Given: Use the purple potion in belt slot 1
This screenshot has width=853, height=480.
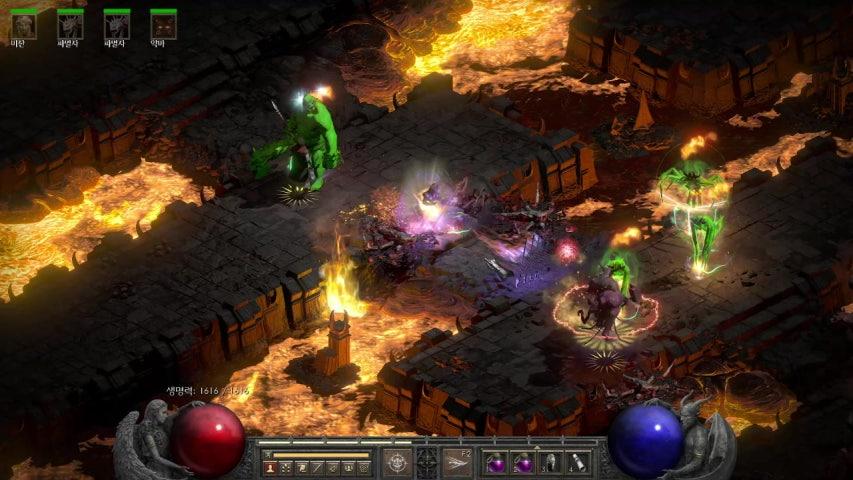Looking at the screenshot, I should (x=496, y=463).
